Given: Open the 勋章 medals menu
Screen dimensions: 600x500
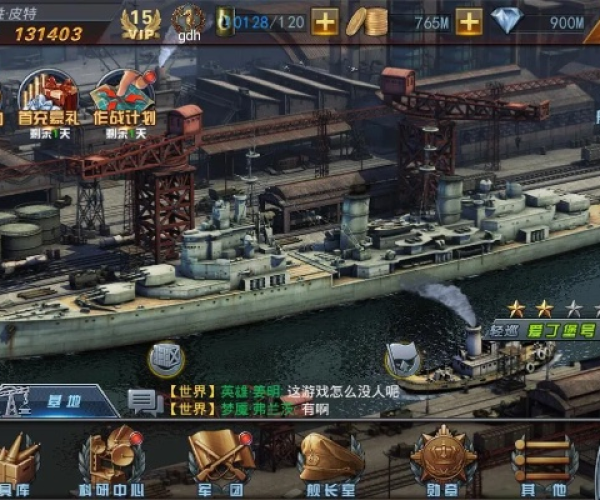Looking at the screenshot, I should [442, 462].
